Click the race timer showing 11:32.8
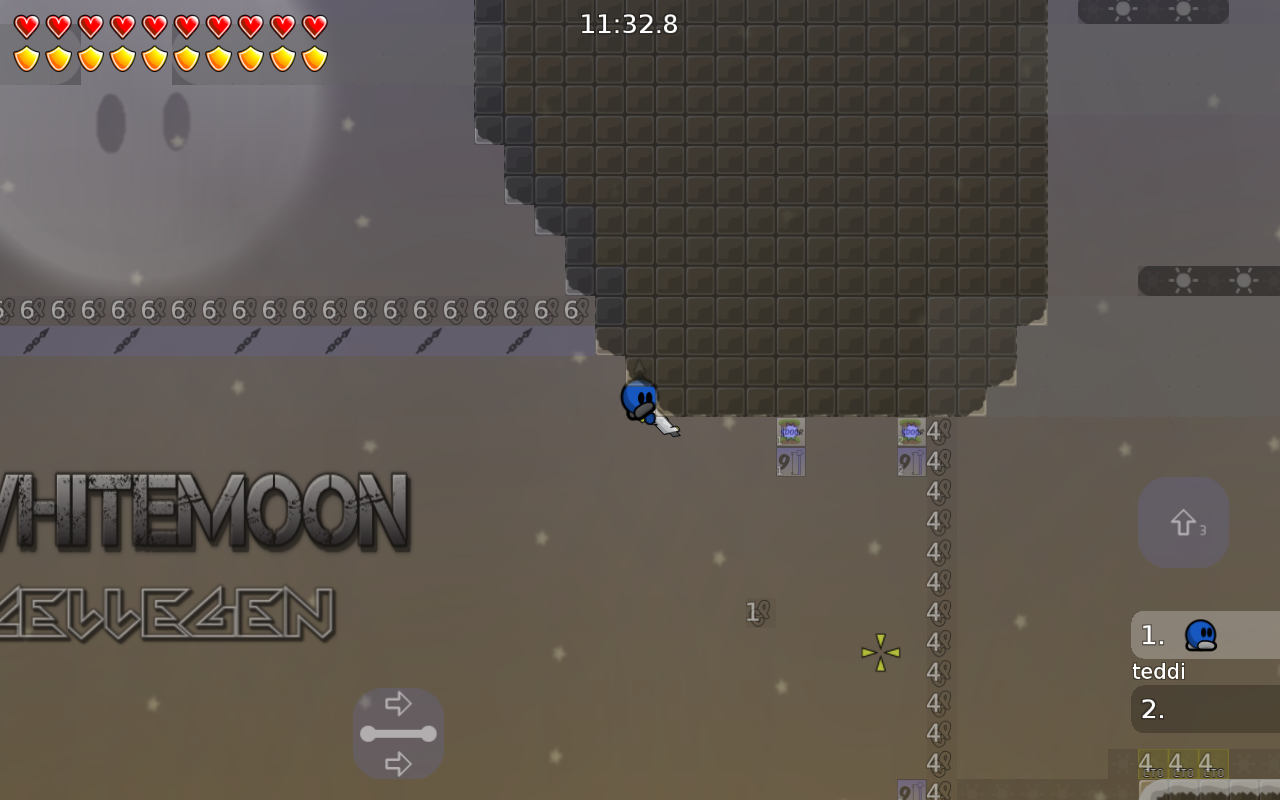The image size is (1280, 800). [629, 24]
